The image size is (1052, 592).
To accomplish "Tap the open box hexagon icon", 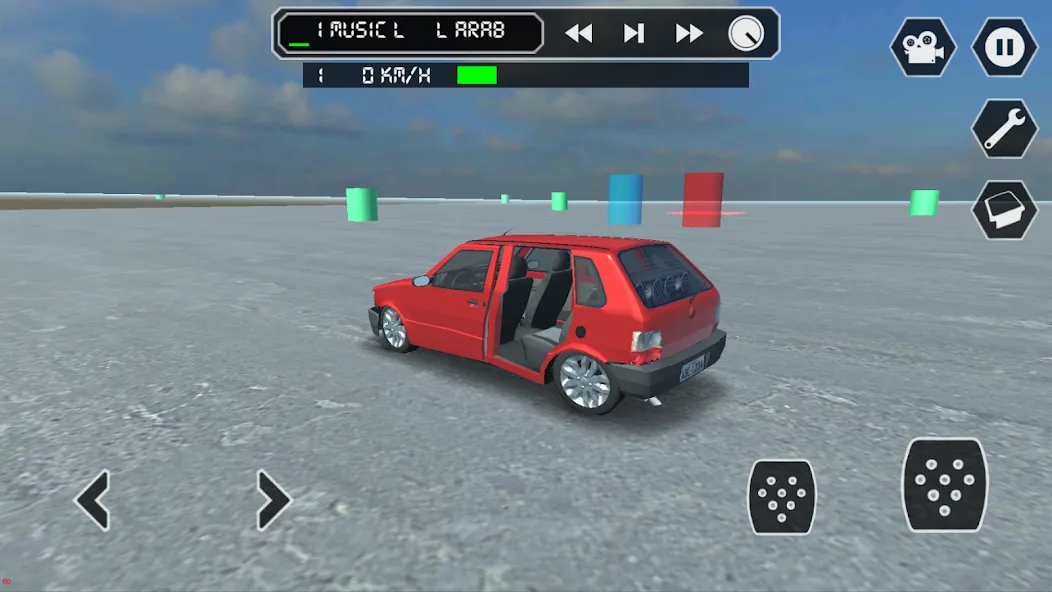I will (x=1004, y=209).
